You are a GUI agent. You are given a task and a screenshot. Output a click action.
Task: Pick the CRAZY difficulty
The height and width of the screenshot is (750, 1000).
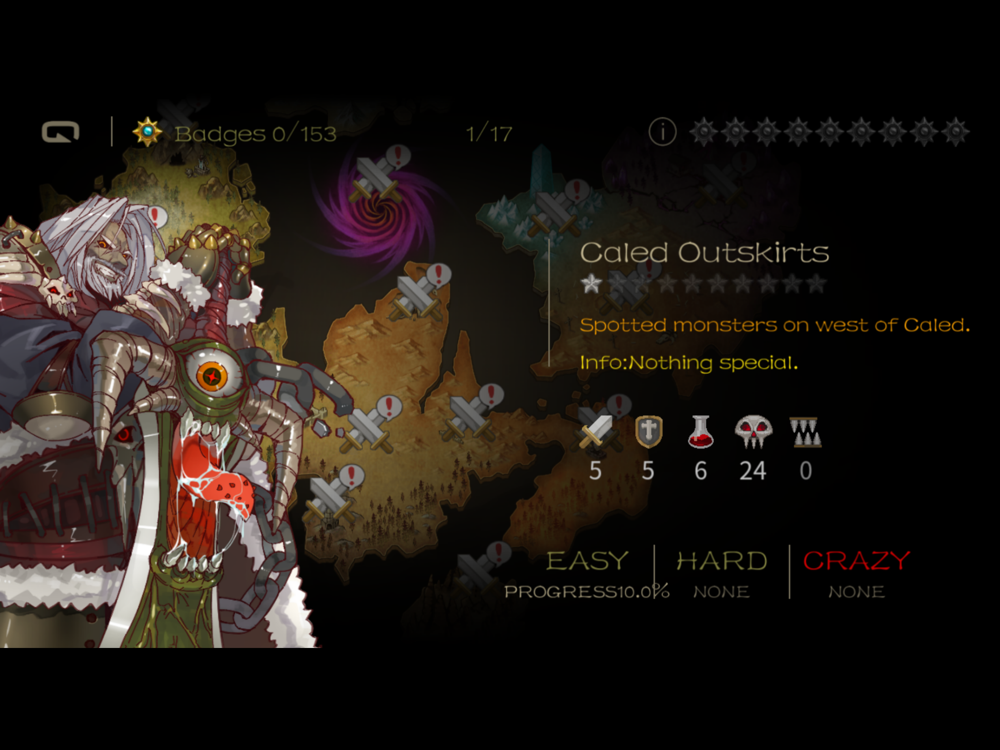click(856, 561)
